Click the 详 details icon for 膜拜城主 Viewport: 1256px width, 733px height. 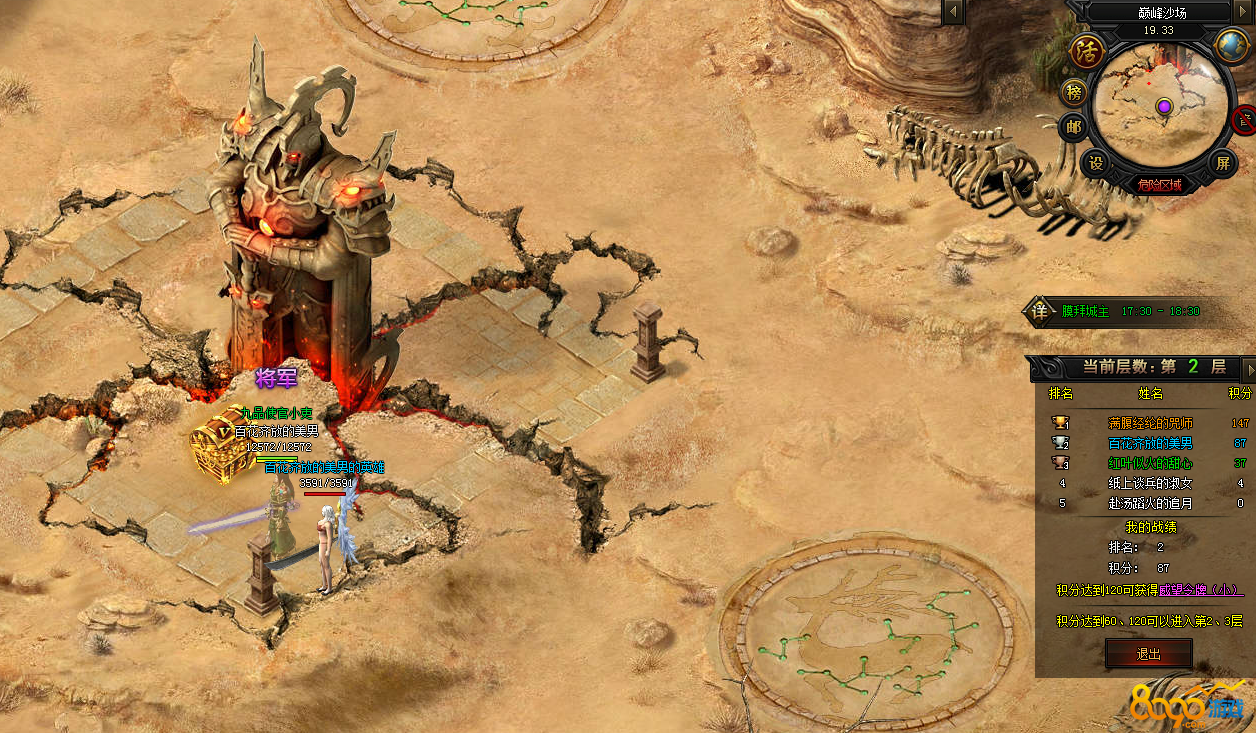(1040, 311)
